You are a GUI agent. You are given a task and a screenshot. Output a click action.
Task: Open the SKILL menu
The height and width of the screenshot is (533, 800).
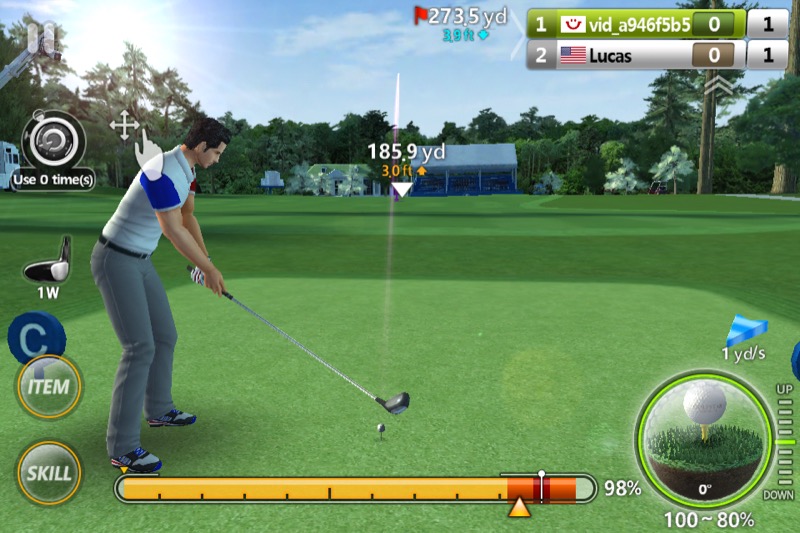pyautogui.click(x=48, y=472)
